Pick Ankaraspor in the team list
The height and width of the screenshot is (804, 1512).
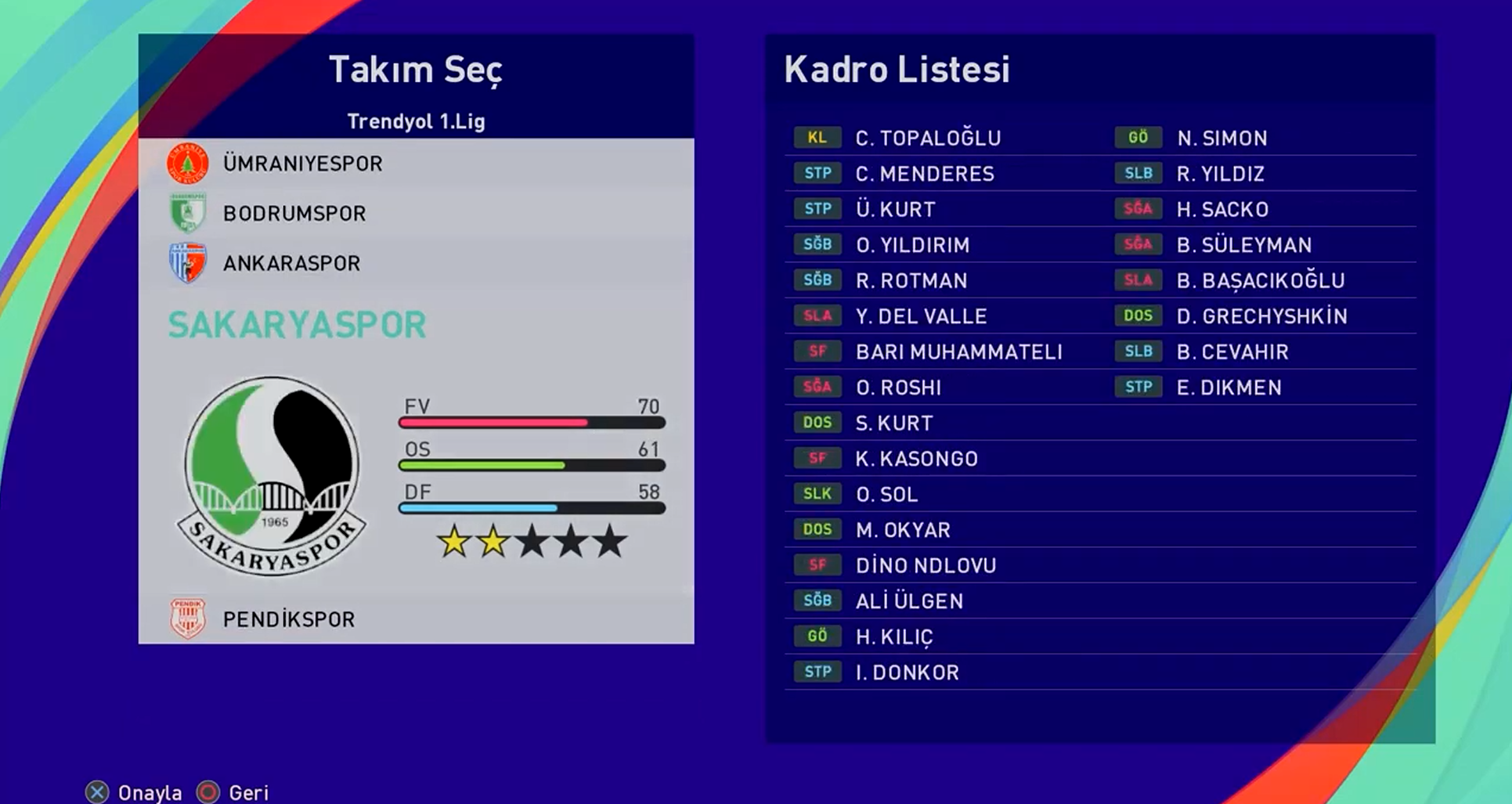[291, 263]
